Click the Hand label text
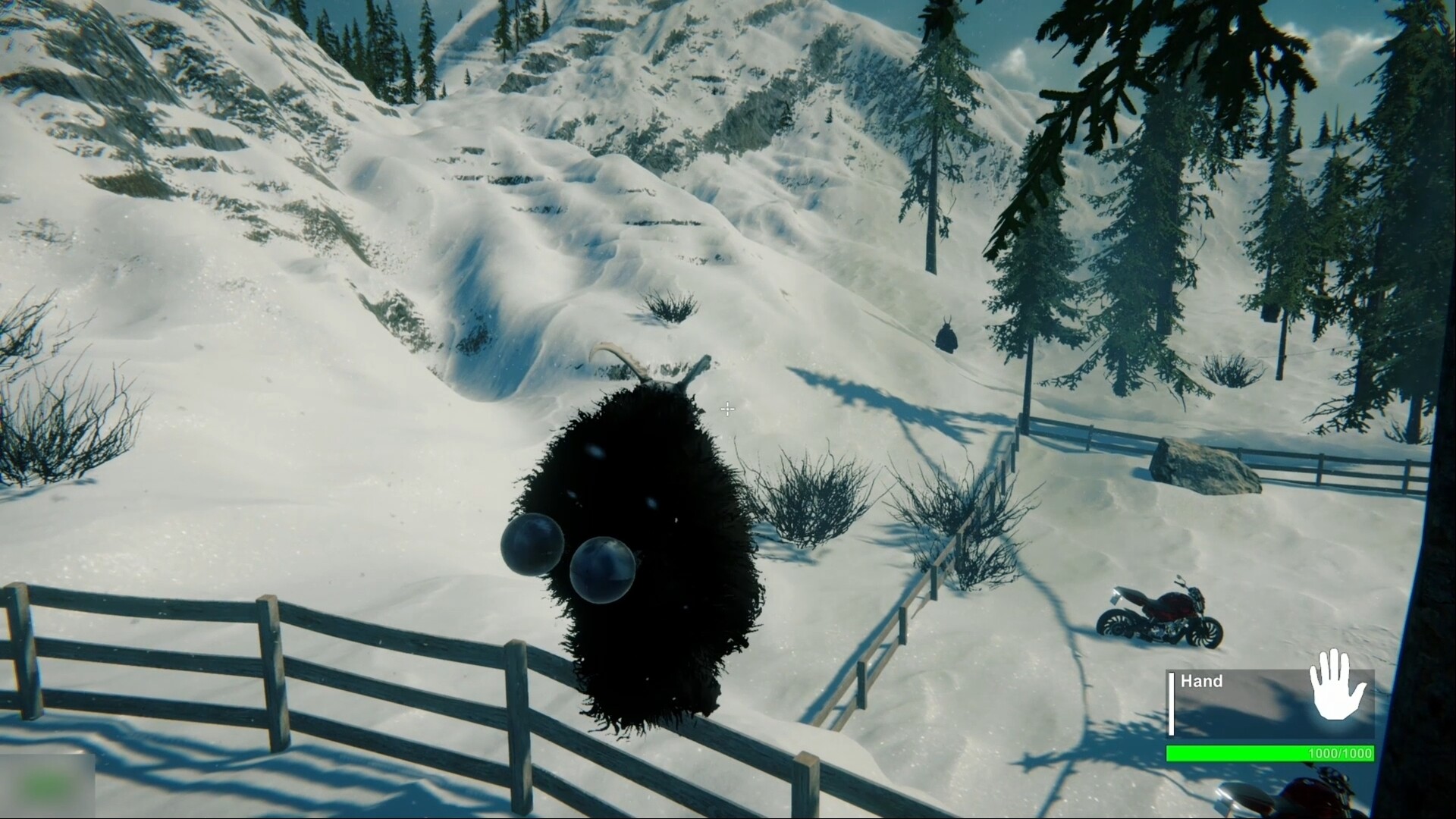Screen dimensions: 1456x819 point(1202,682)
